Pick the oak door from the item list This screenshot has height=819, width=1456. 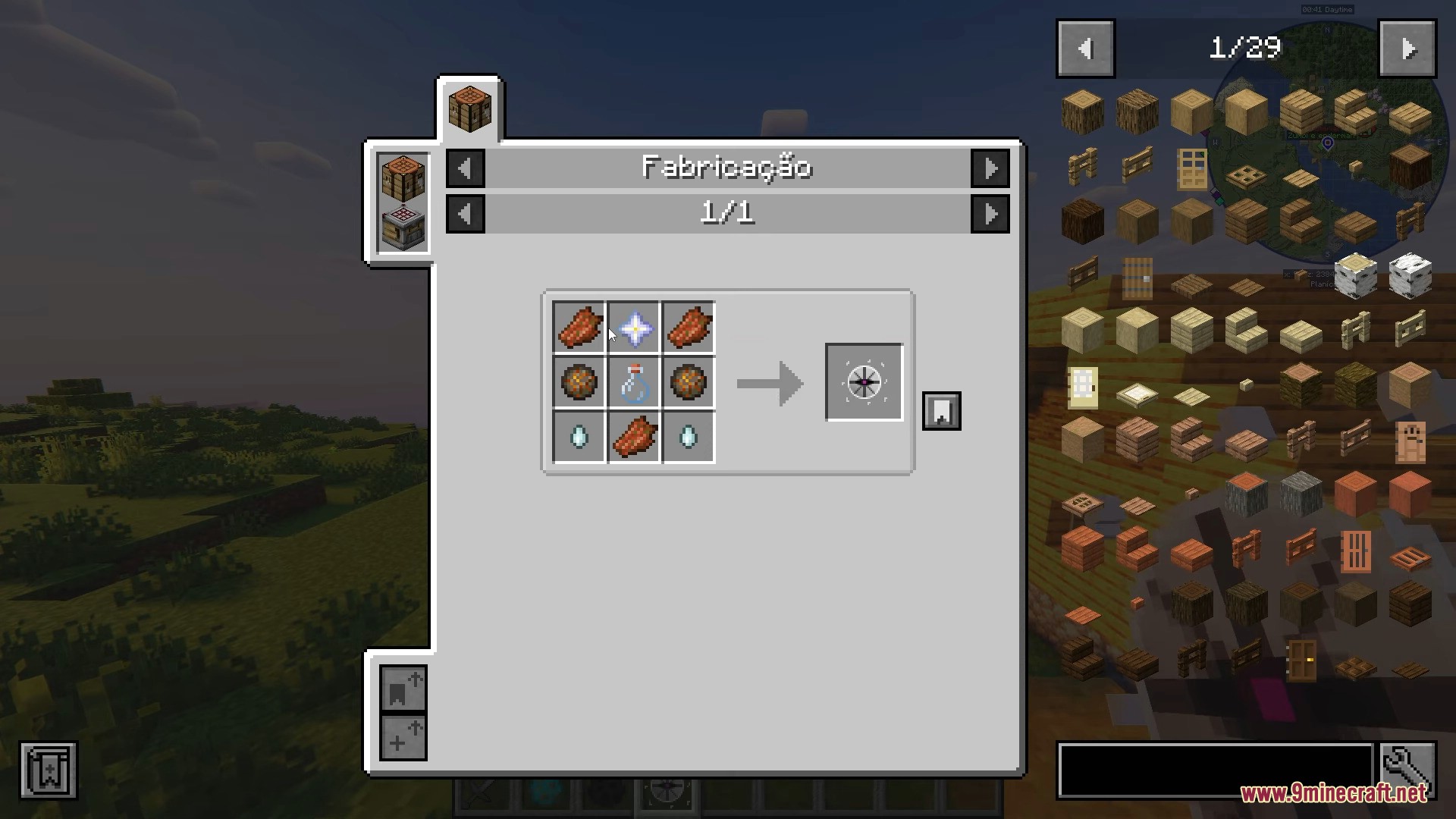tap(1191, 168)
